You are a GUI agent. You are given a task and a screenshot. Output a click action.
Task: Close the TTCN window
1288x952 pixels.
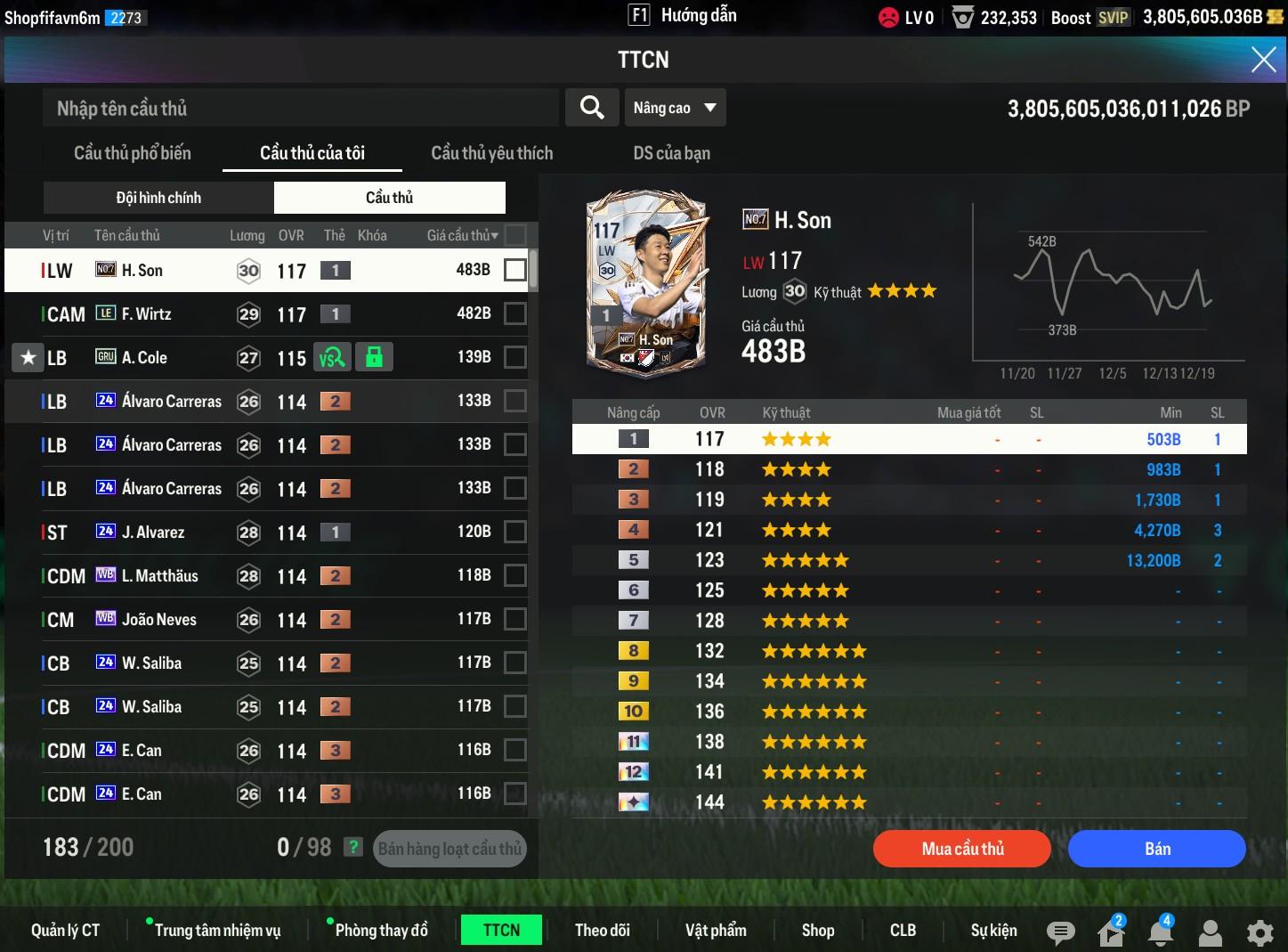coord(1263,60)
